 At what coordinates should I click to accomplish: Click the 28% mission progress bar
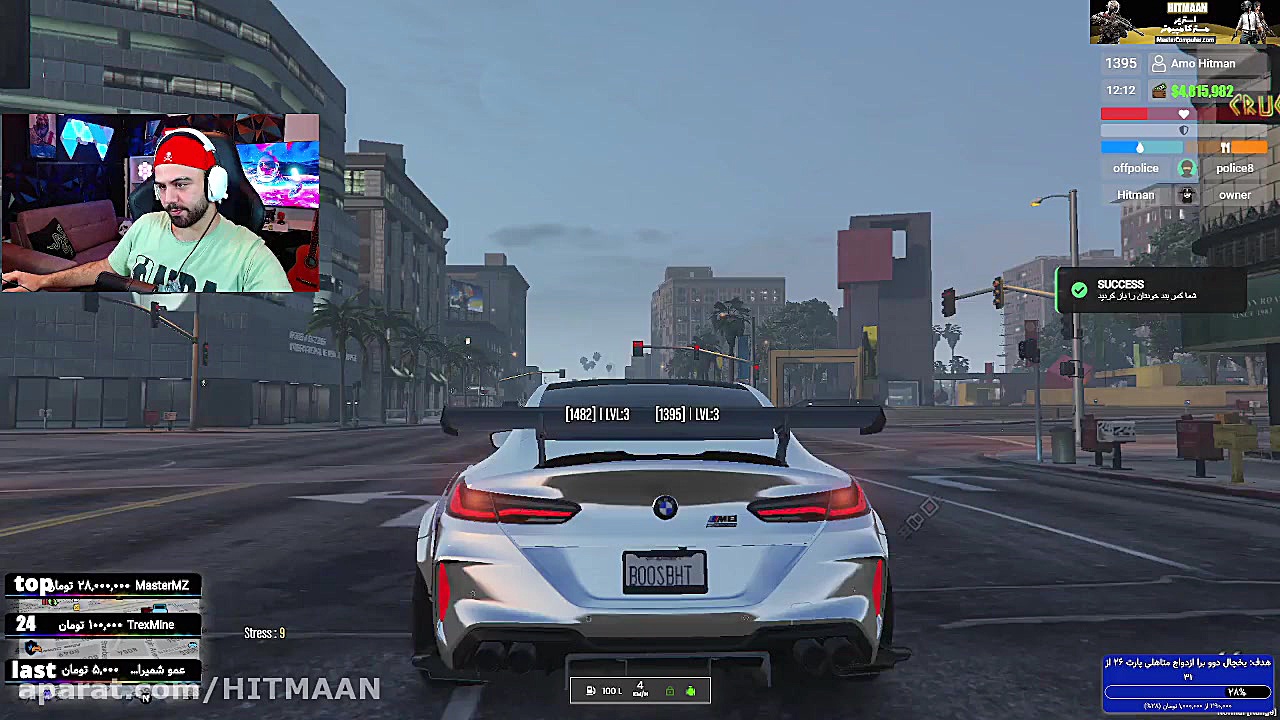pos(1188,691)
